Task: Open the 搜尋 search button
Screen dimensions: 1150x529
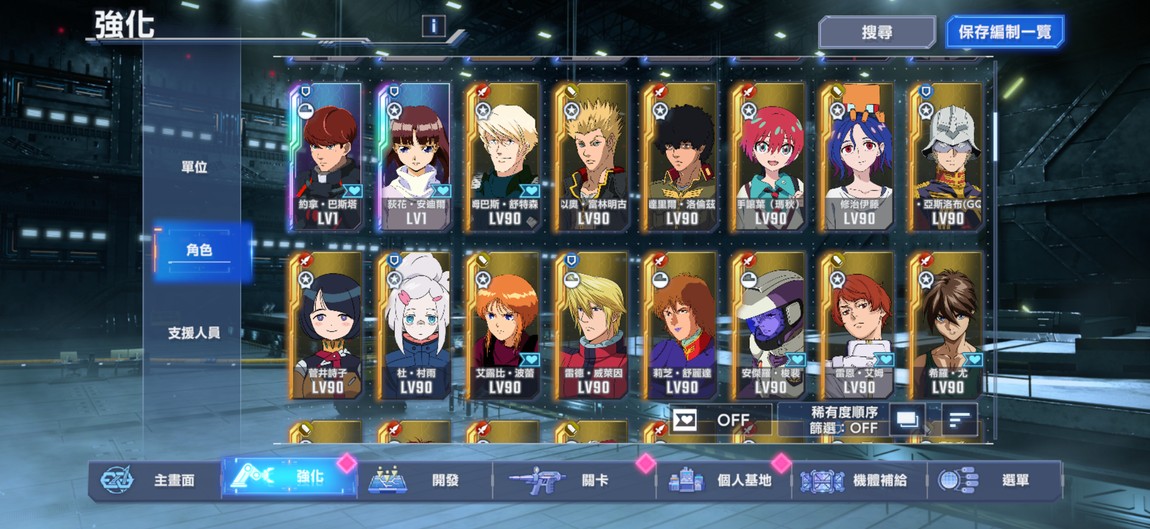Action: tap(876, 32)
